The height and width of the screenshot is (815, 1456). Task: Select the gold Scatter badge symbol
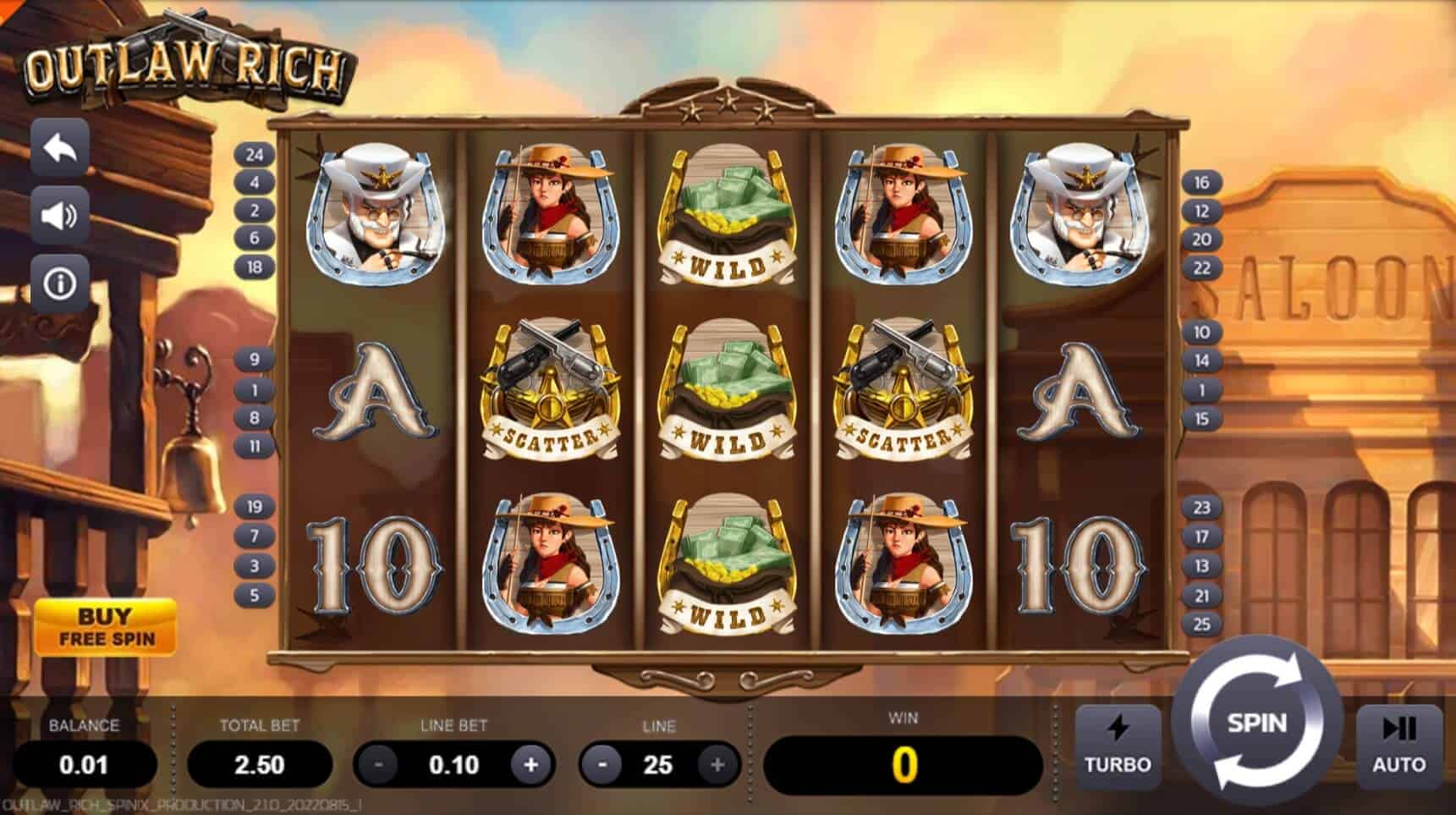tap(548, 389)
